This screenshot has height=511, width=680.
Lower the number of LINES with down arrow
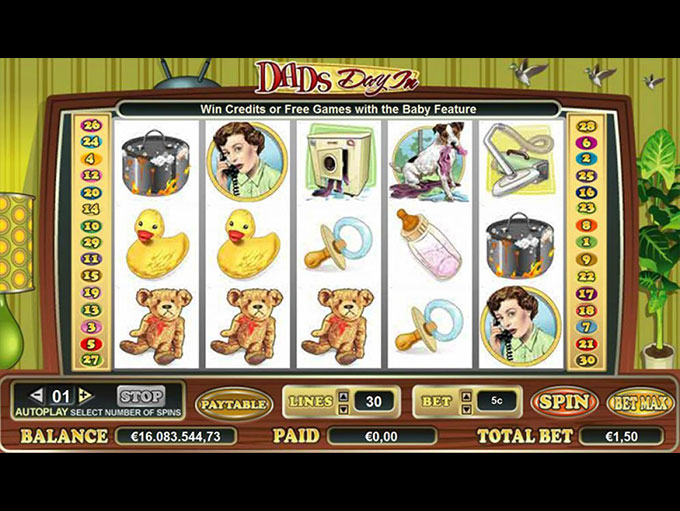(343, 408)
